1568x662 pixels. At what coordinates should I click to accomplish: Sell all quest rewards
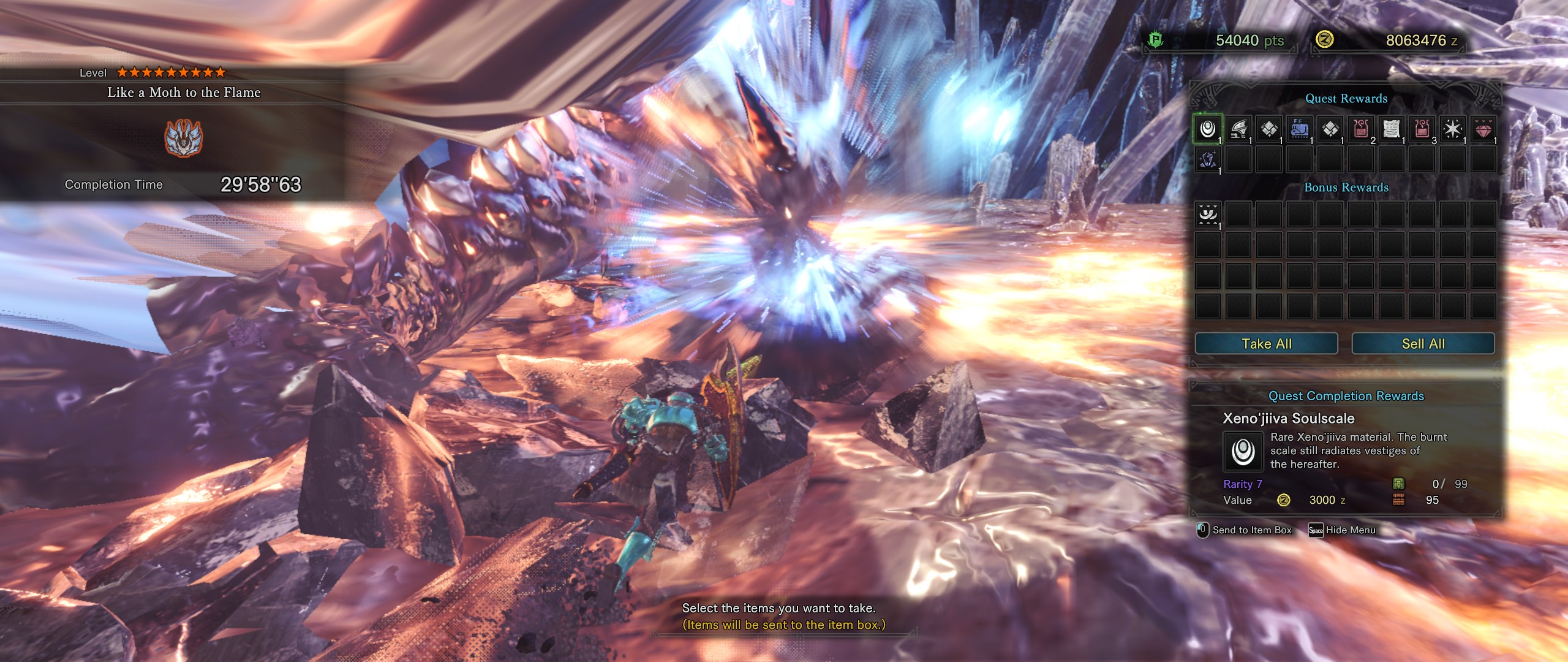(x=1423, y=344)
